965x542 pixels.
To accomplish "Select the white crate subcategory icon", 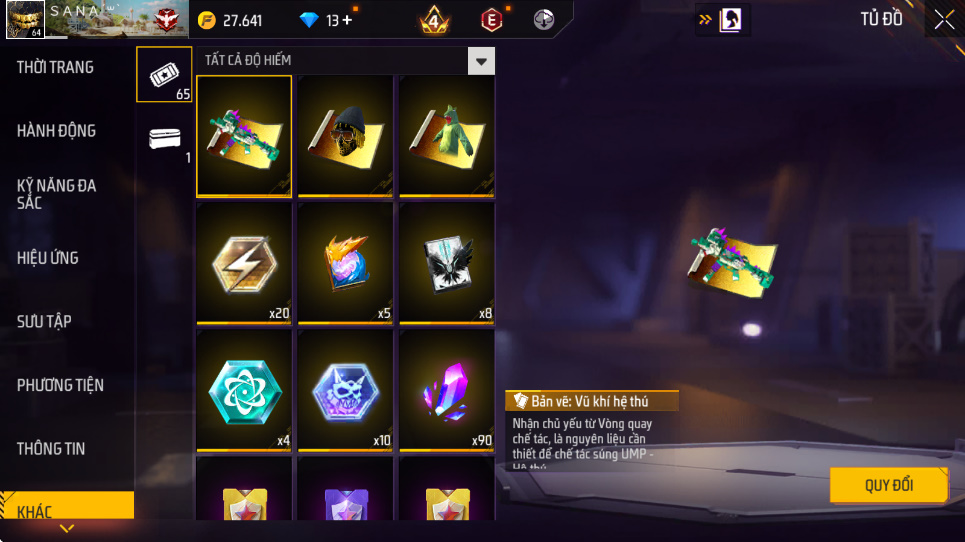I will point(164,138).
